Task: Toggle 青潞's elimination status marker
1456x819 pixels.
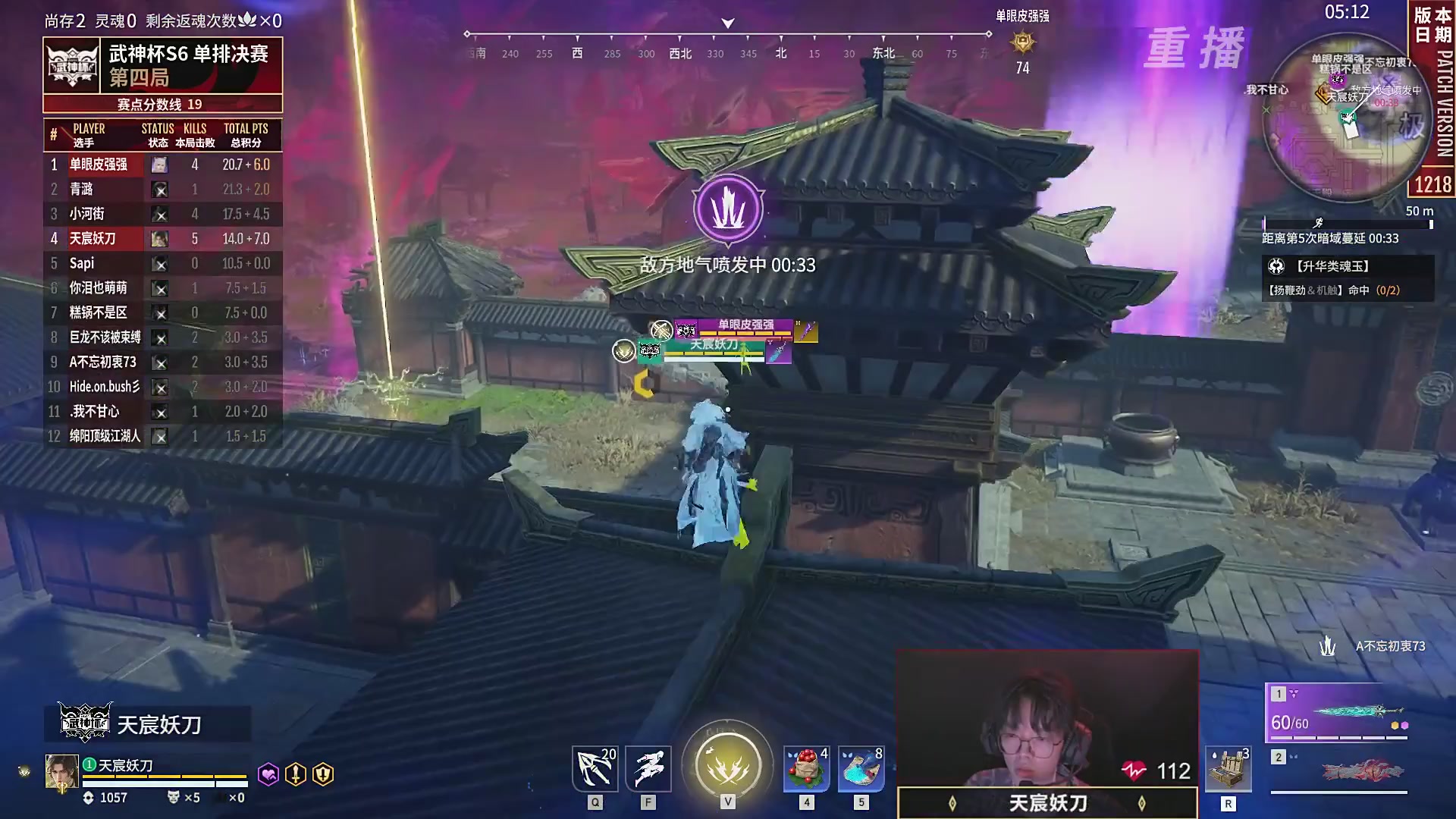Action: click(159, 190)
